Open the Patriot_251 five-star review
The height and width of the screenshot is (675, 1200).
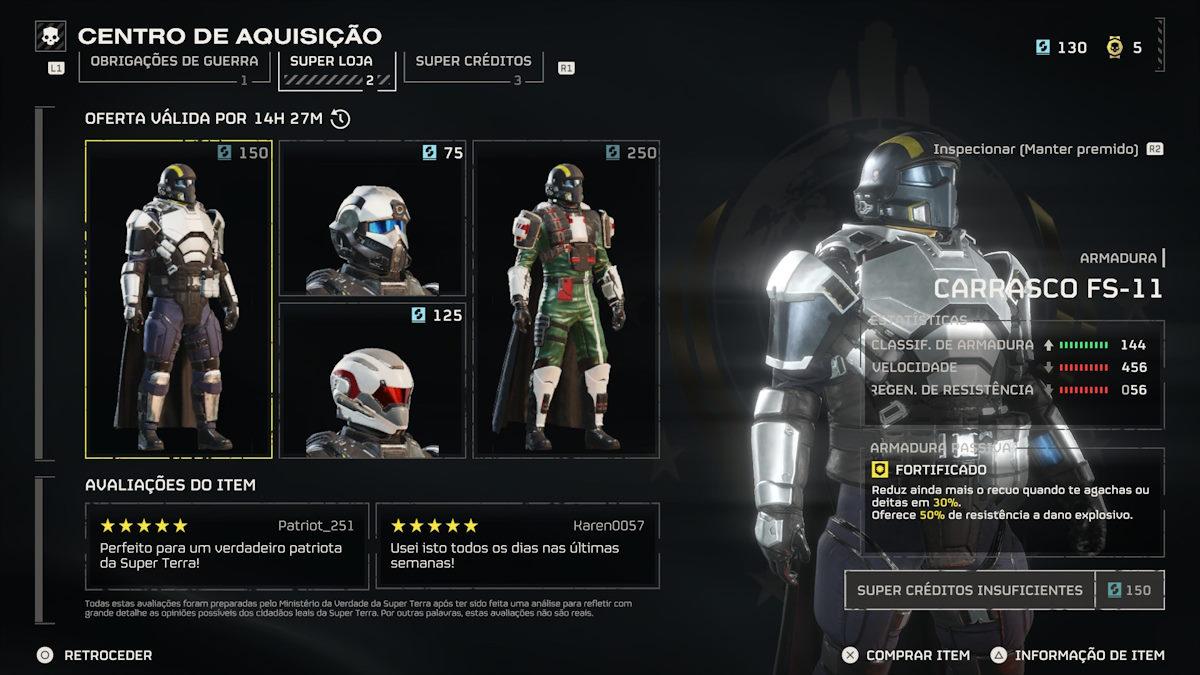click(227, 545)
